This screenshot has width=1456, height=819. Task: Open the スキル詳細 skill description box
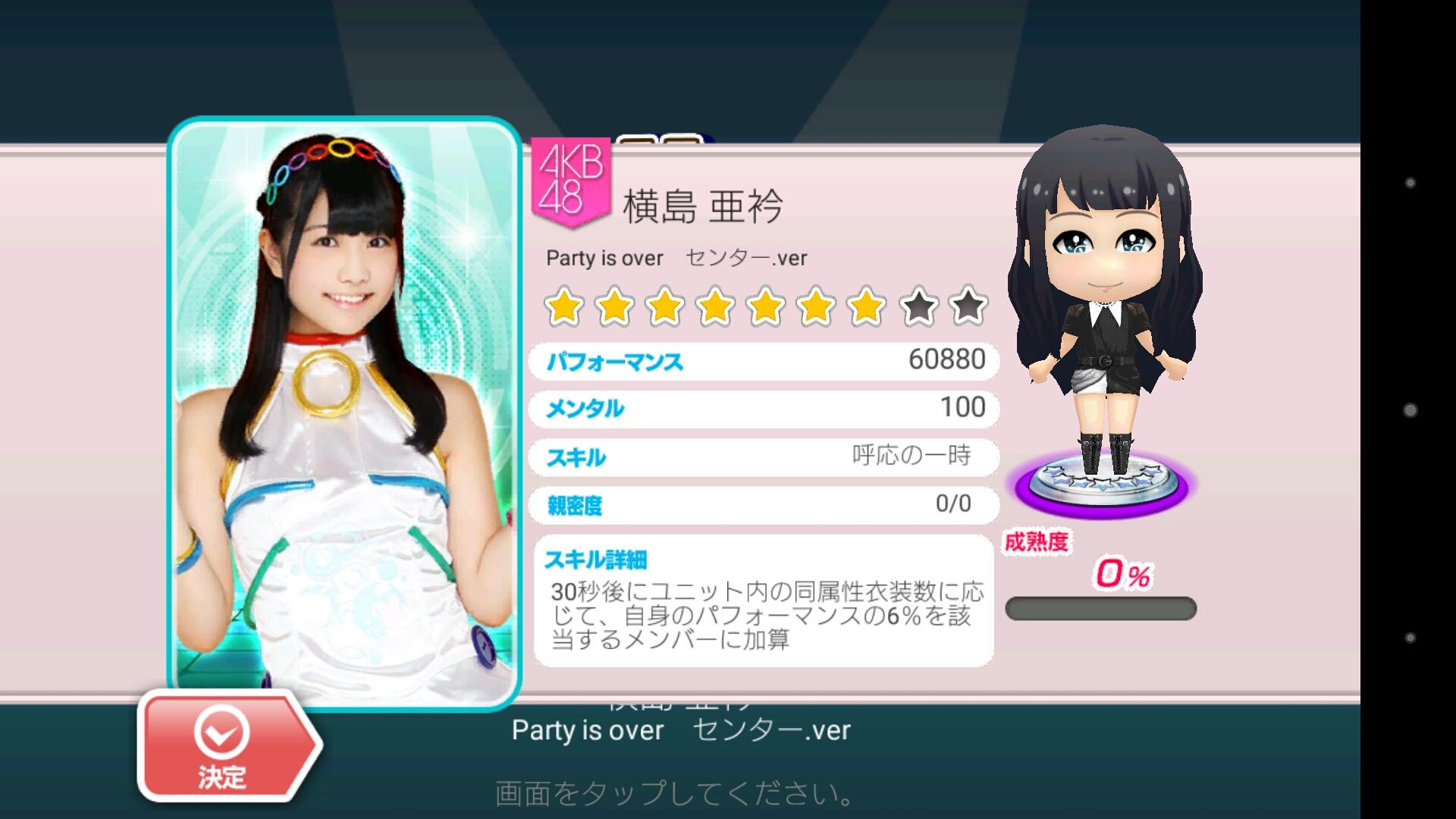(764, 601)
